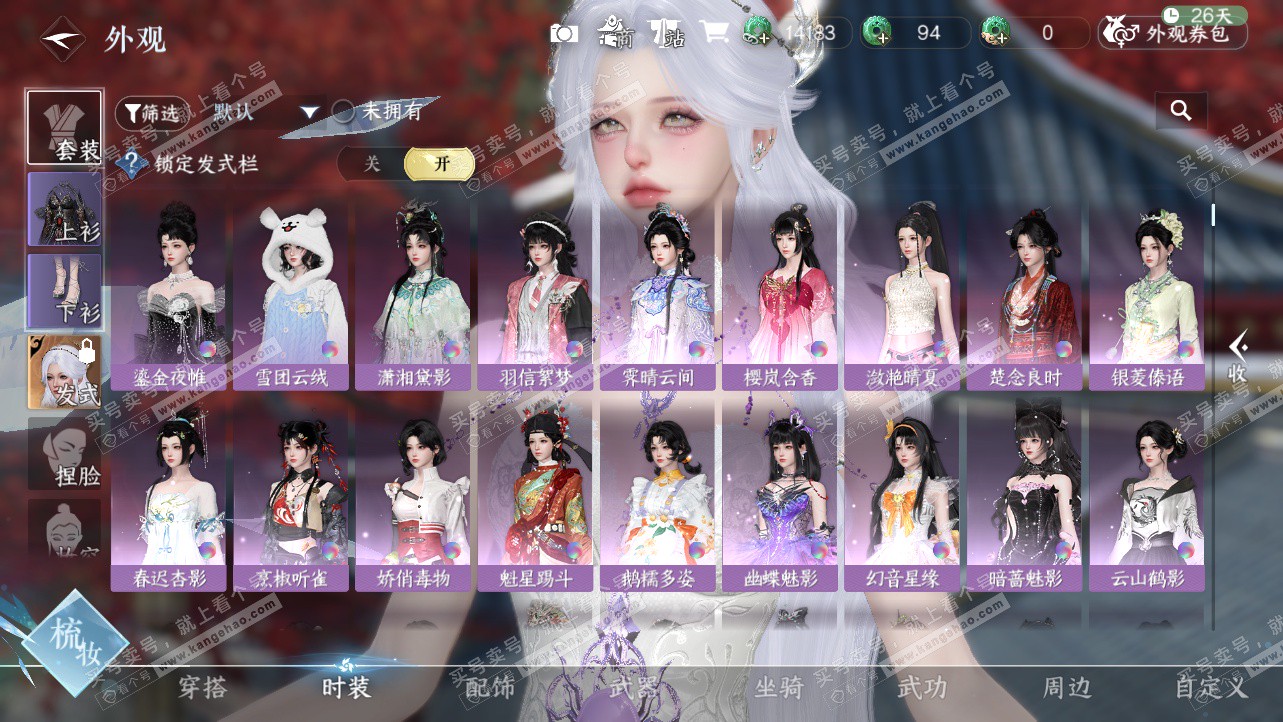This screenshot has height=722, width=1283.
Task: Select the 上衫 top category
Action: [65, 209]
